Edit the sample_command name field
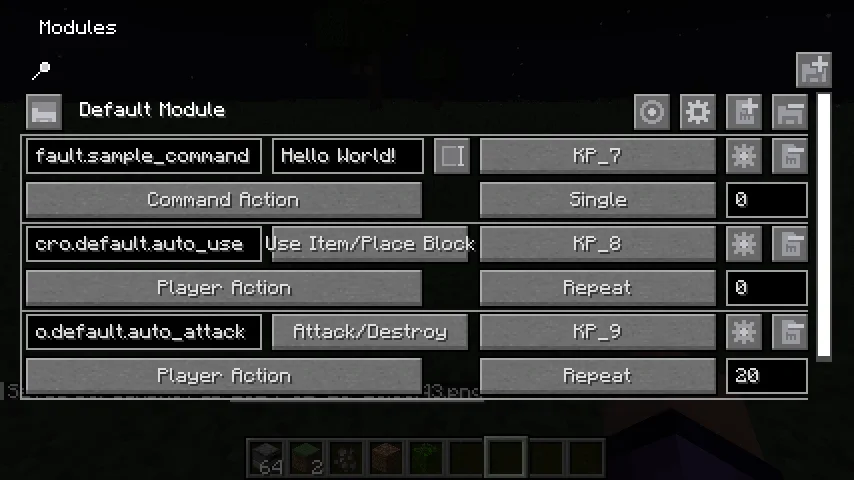 coord(144,156)
